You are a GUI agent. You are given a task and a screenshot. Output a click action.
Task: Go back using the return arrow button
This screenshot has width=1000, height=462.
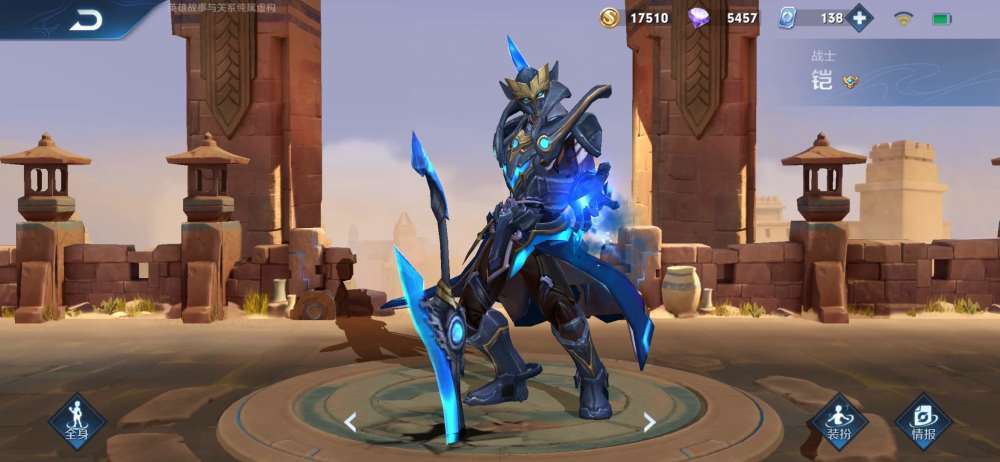click(x=87, y=19)
